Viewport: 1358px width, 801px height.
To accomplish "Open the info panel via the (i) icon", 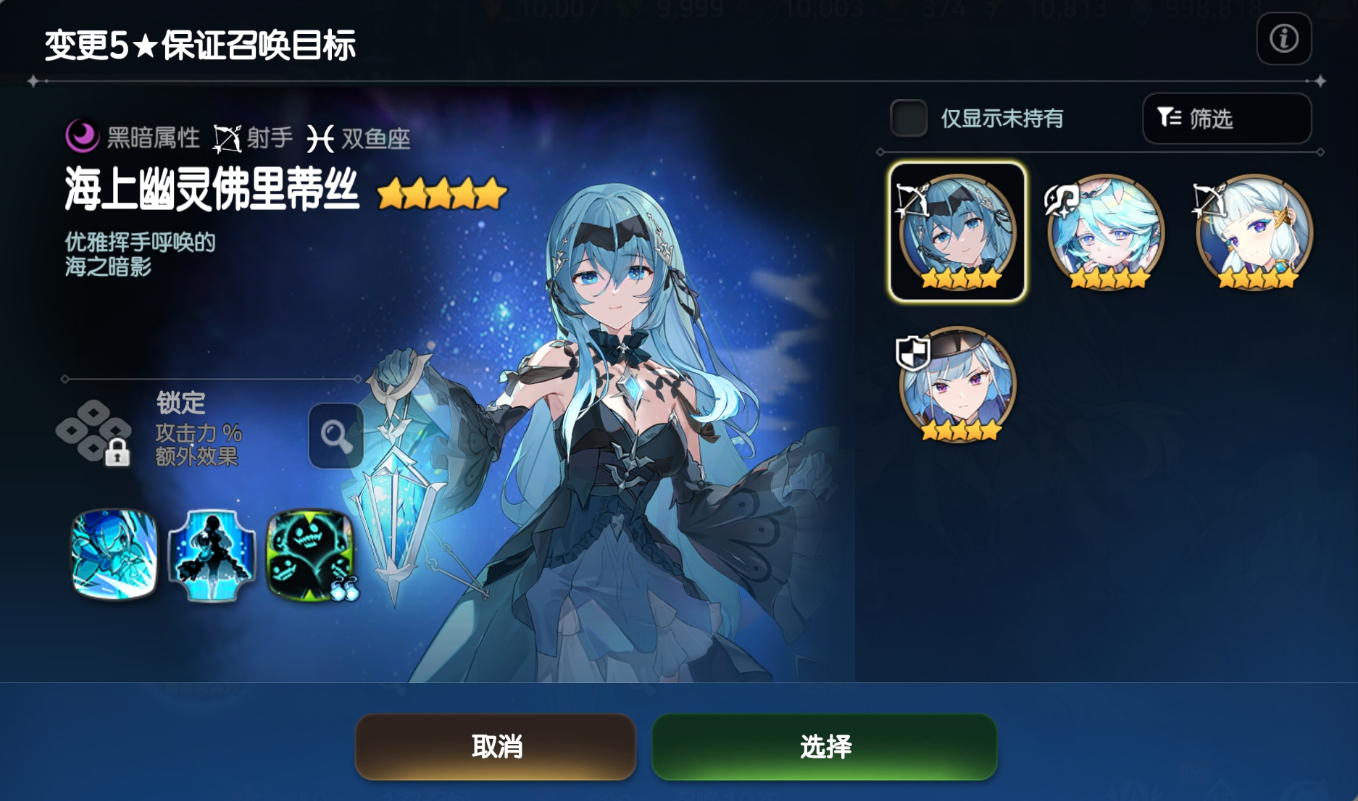I will point(1284,40).
